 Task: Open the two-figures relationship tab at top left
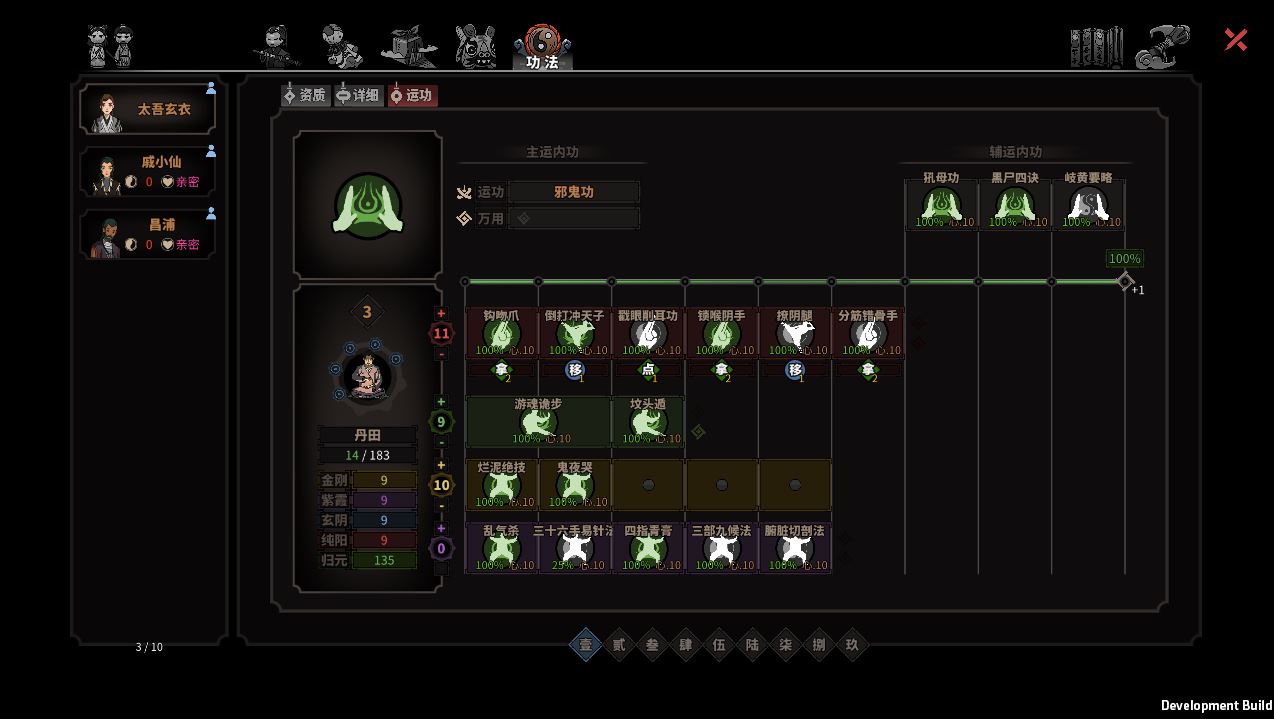[111, 46]
